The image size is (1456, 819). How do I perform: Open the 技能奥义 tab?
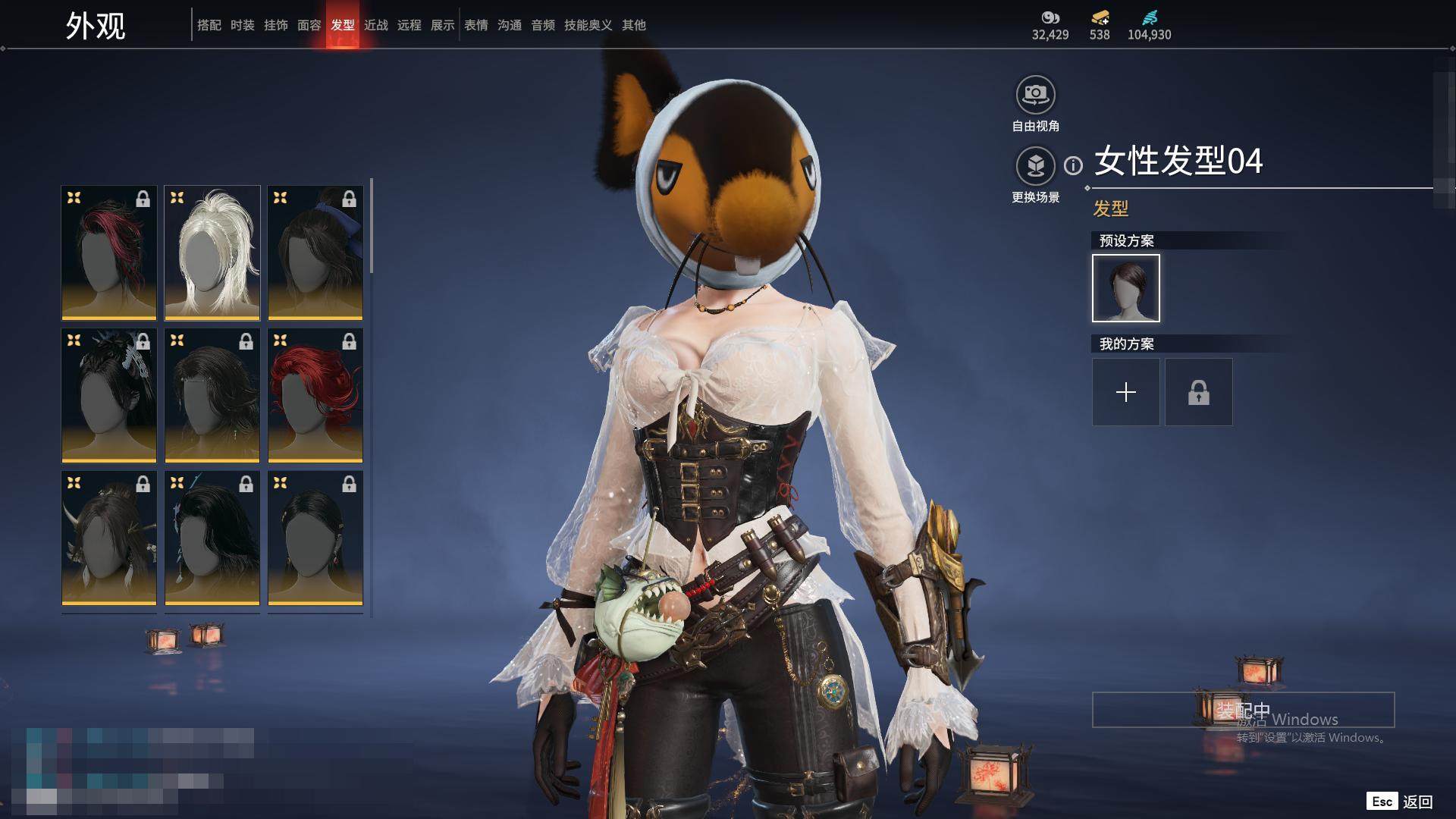pyautogui.click(x=588, y=25)
